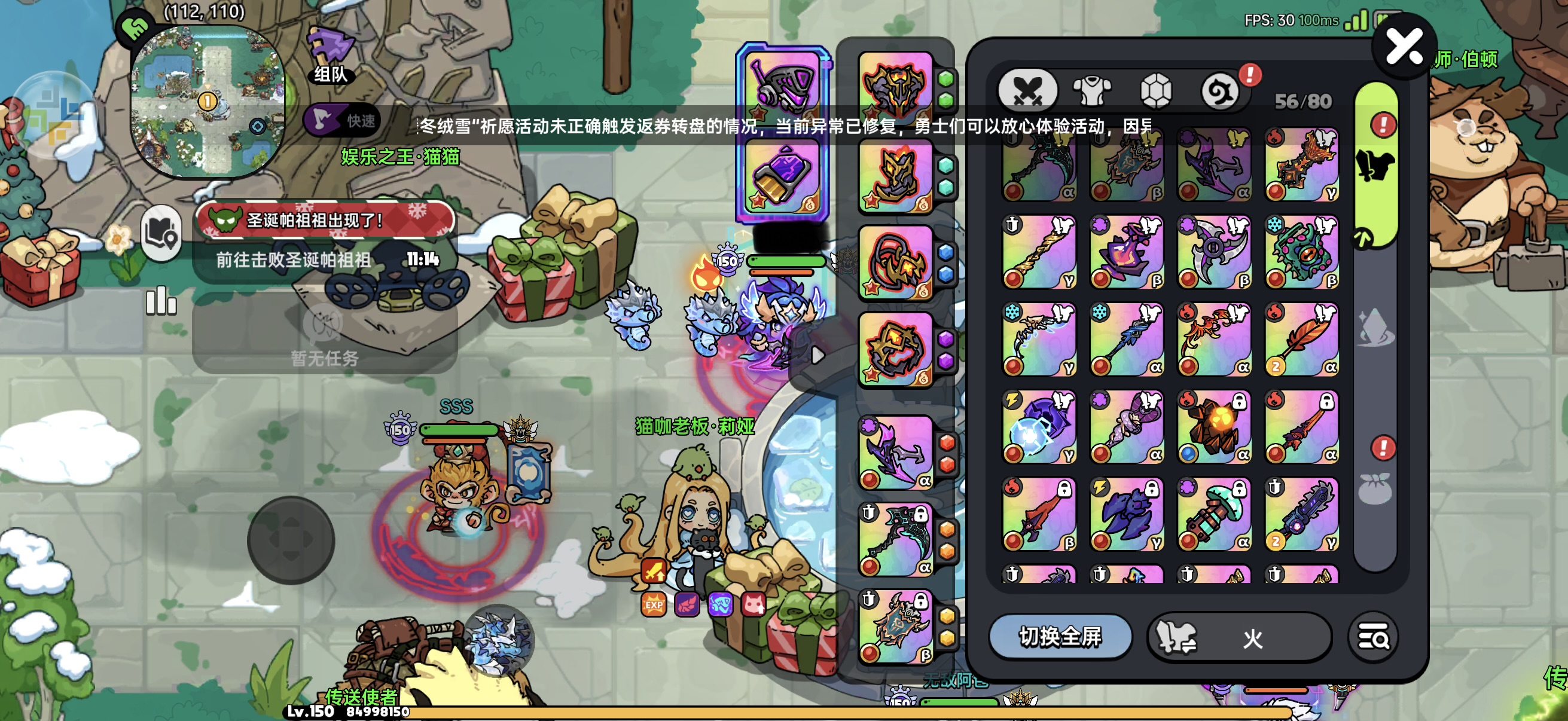The width and height of the screenshot is (1568, 721).
Task: Open the 火 element filter selector
Action: tap(1238, 638)
